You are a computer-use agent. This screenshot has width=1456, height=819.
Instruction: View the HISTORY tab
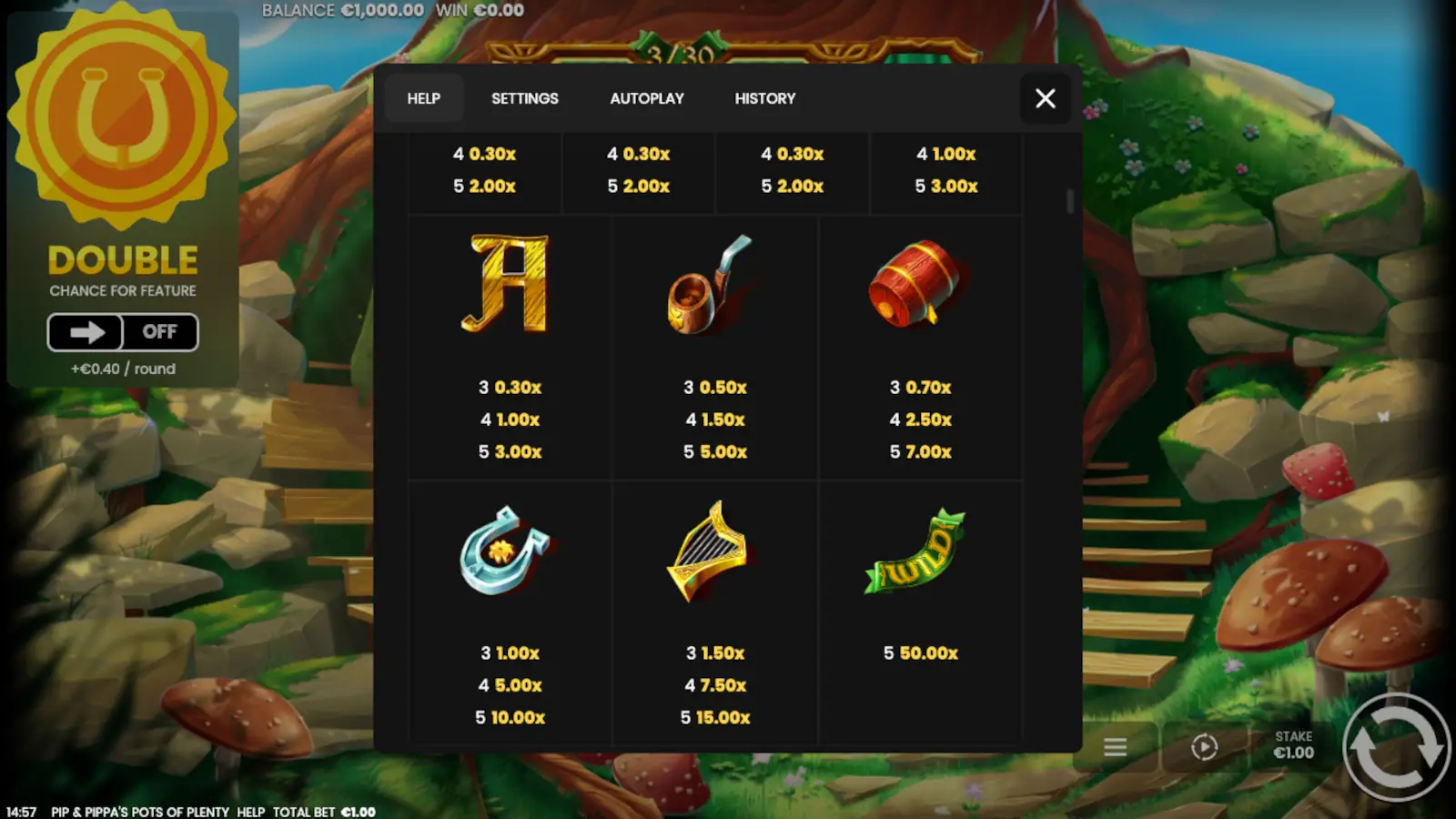click(x=764, y=98)
